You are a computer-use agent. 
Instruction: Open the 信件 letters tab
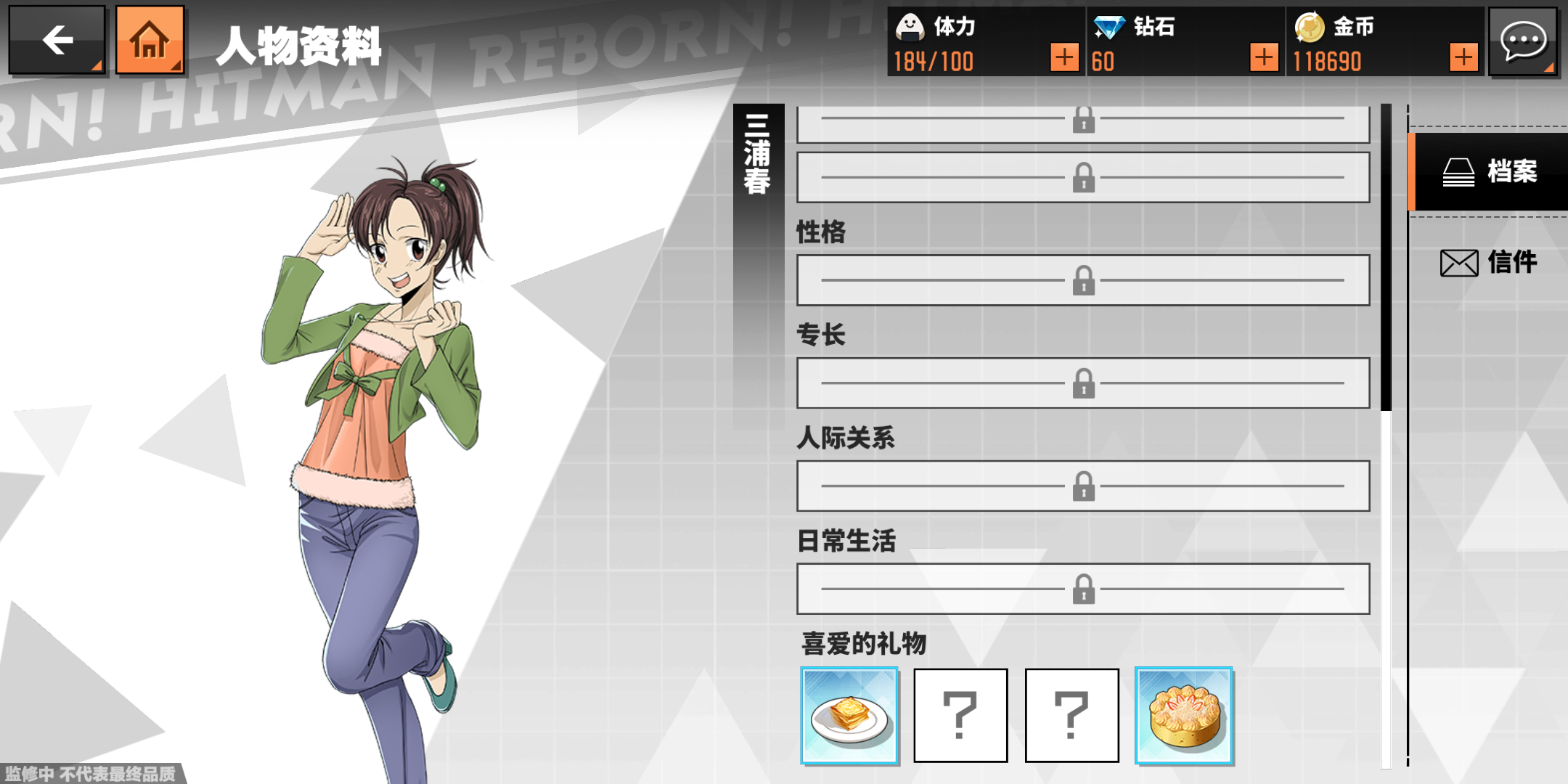[1490, 262]
